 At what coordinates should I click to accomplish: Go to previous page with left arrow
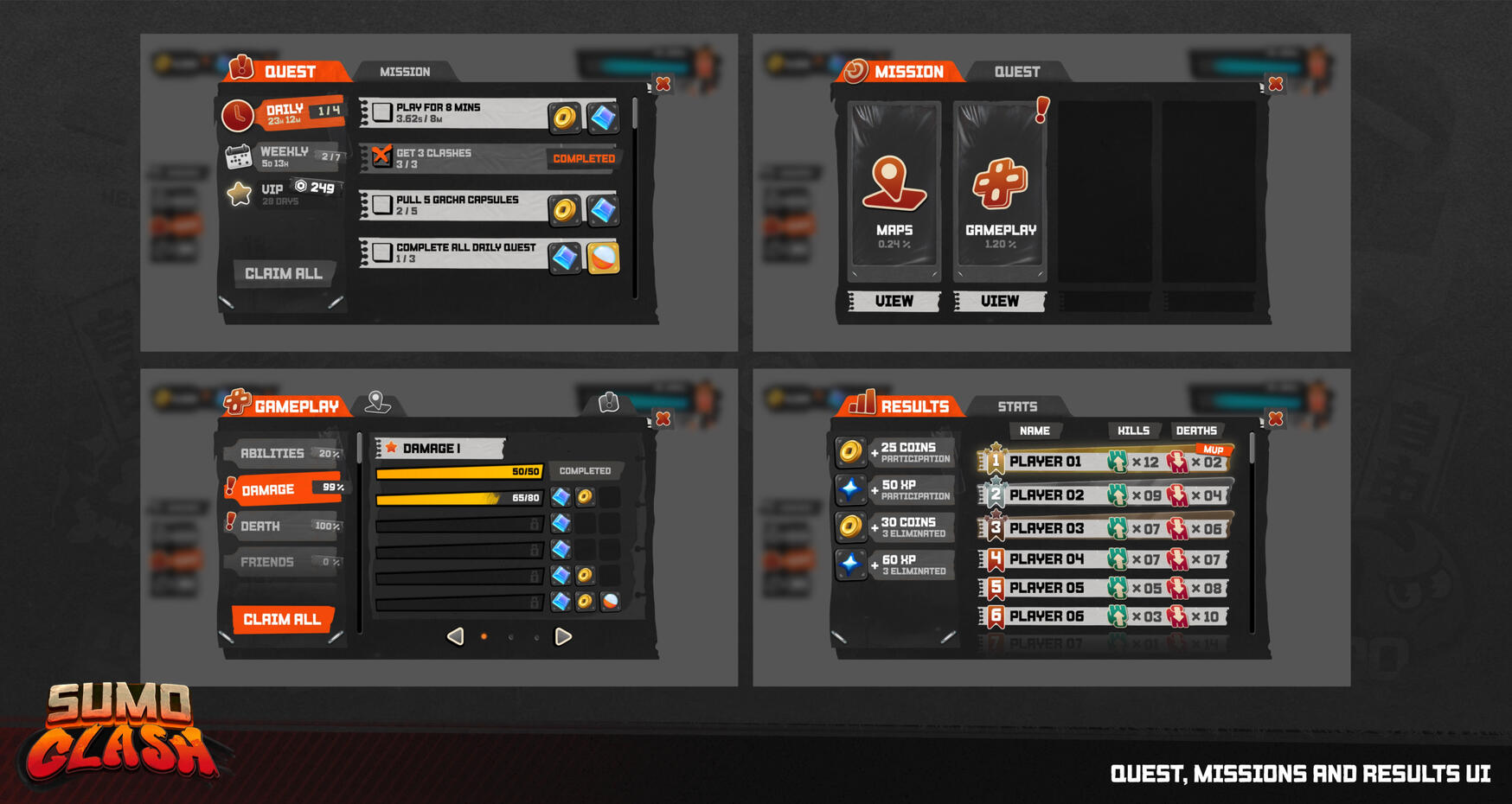(x=455, y=637)
